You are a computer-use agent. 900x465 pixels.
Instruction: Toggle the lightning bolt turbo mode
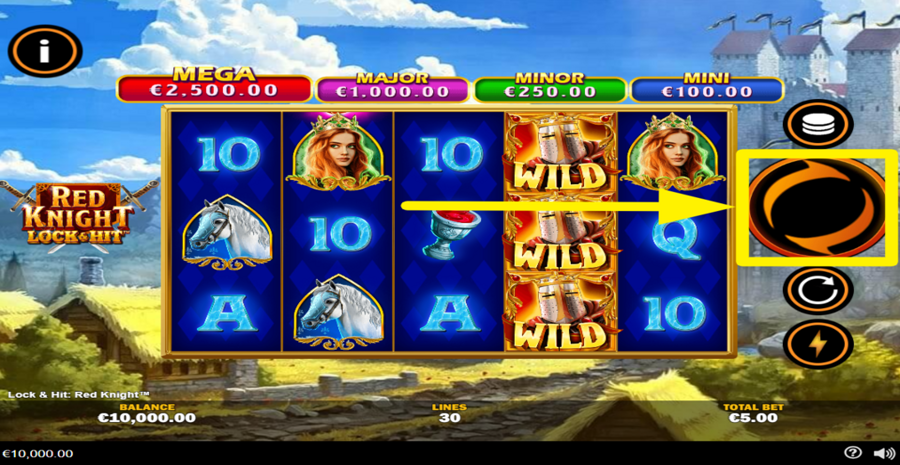(818, 344)
